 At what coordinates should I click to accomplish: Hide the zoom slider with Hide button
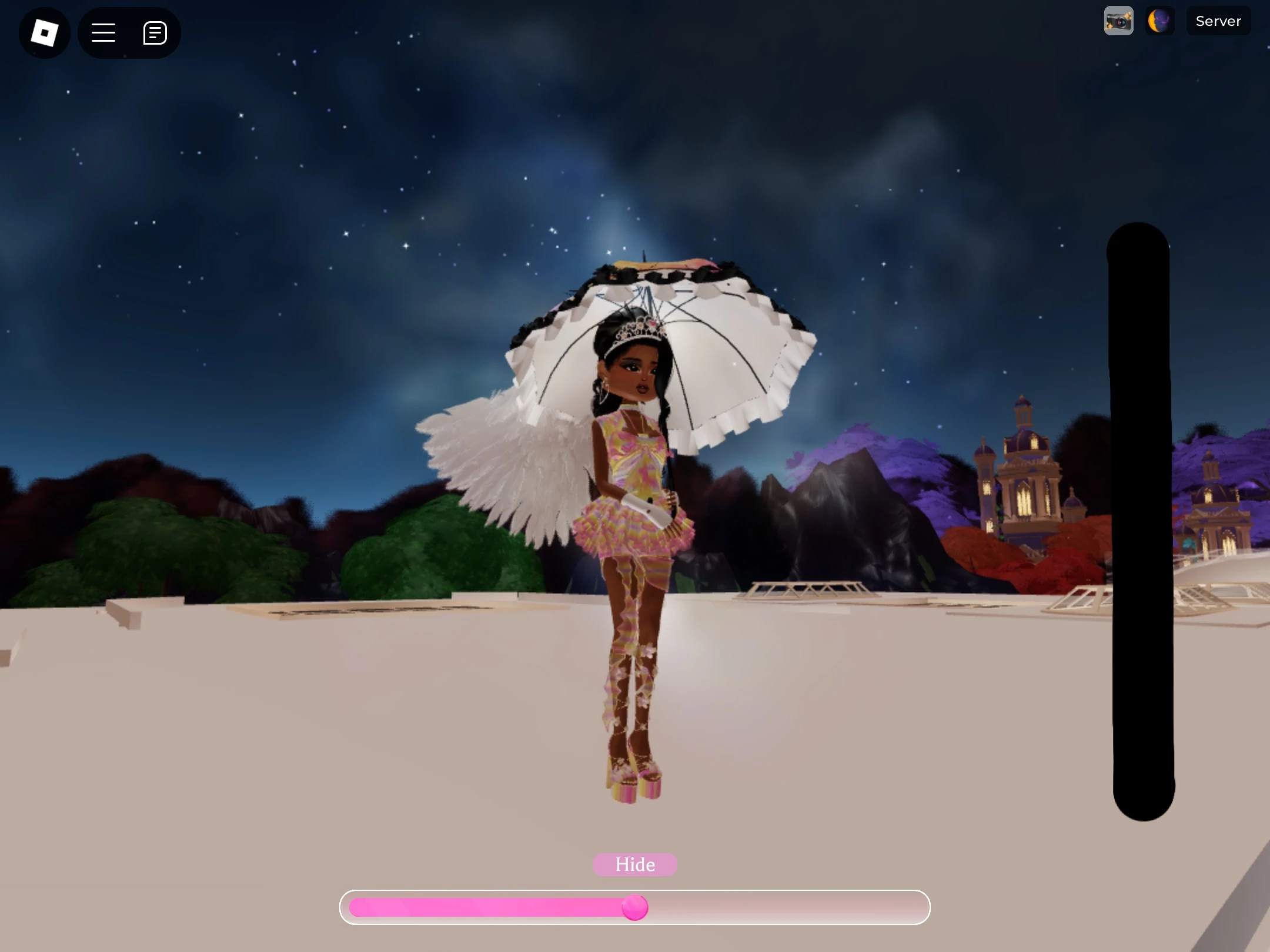[634, 864]
